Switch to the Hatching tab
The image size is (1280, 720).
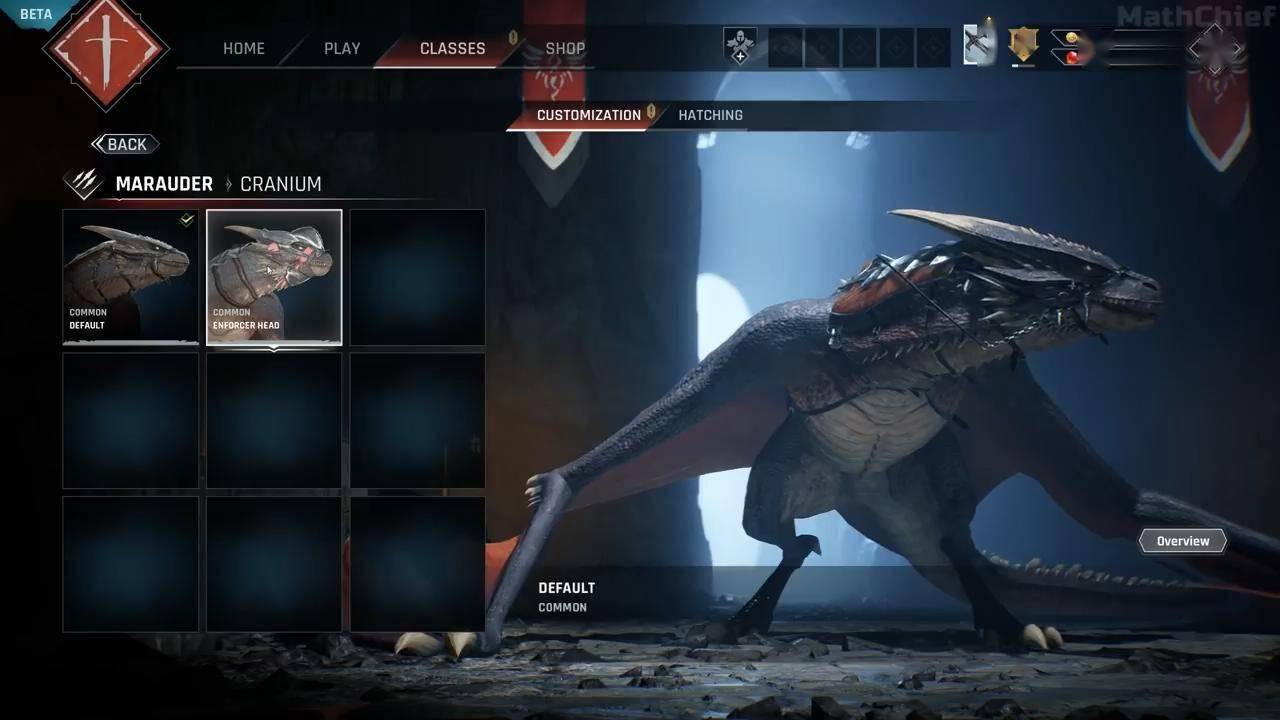pyautogui.click(x=710, y=115)
